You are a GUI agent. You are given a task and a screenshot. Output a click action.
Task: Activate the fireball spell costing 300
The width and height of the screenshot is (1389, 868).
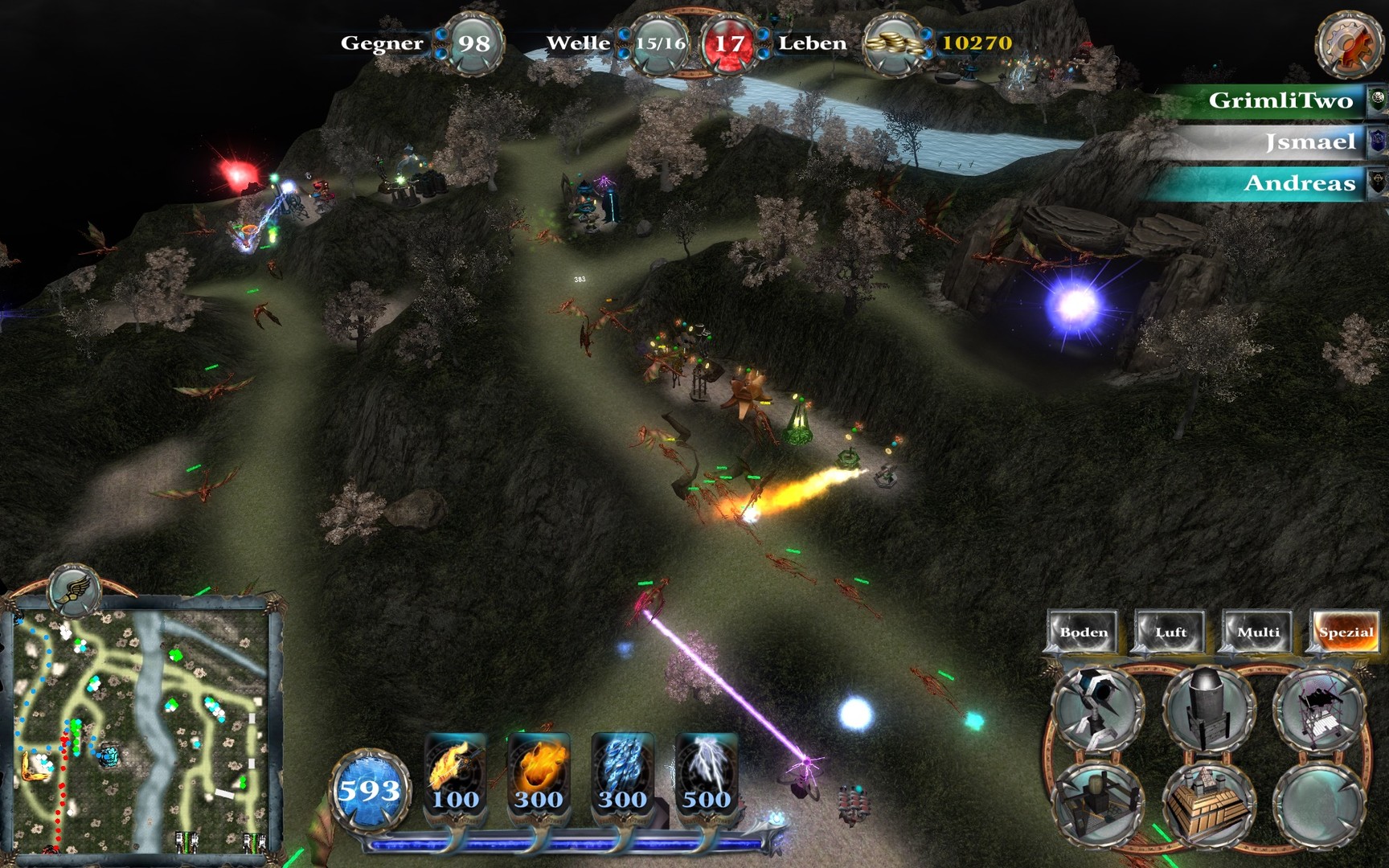coord(539,773)
